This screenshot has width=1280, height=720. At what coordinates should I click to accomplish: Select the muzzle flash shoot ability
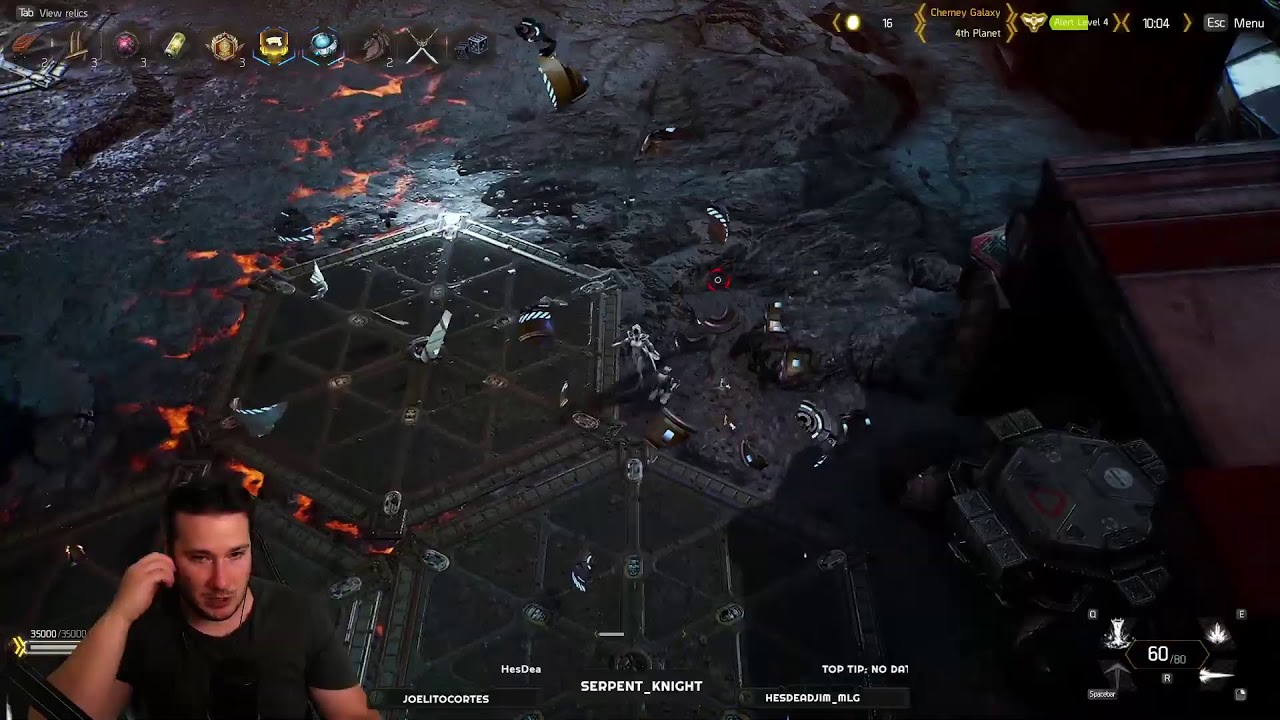[1216, 677]
